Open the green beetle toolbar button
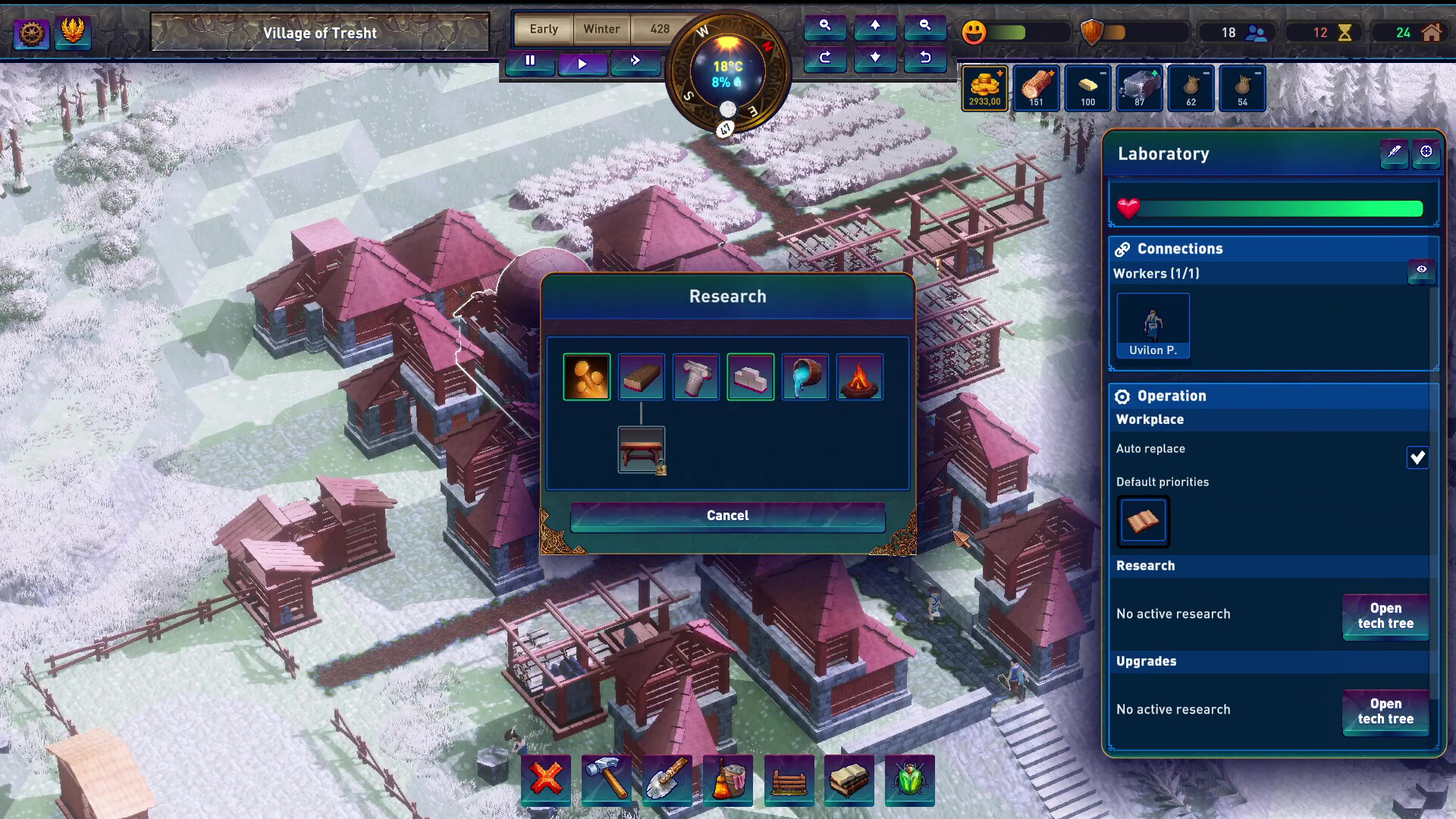This screenshot has width=1456, height=819. click(x=909, y=779)
